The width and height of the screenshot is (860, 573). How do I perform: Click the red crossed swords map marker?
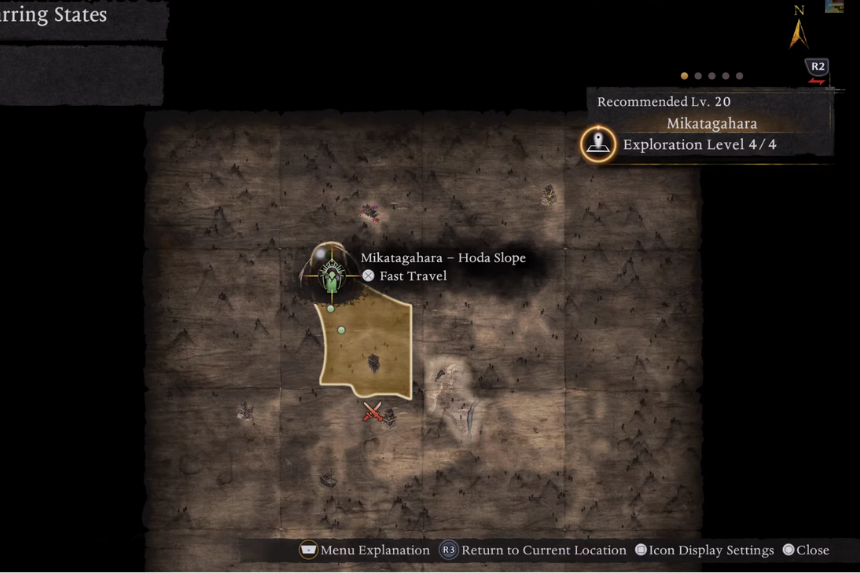(372, 411)
